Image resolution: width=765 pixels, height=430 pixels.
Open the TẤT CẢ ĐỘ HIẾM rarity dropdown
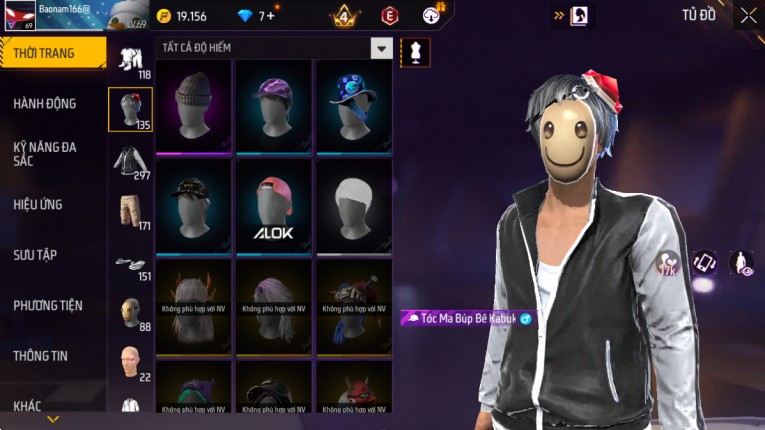click(381, 48)
